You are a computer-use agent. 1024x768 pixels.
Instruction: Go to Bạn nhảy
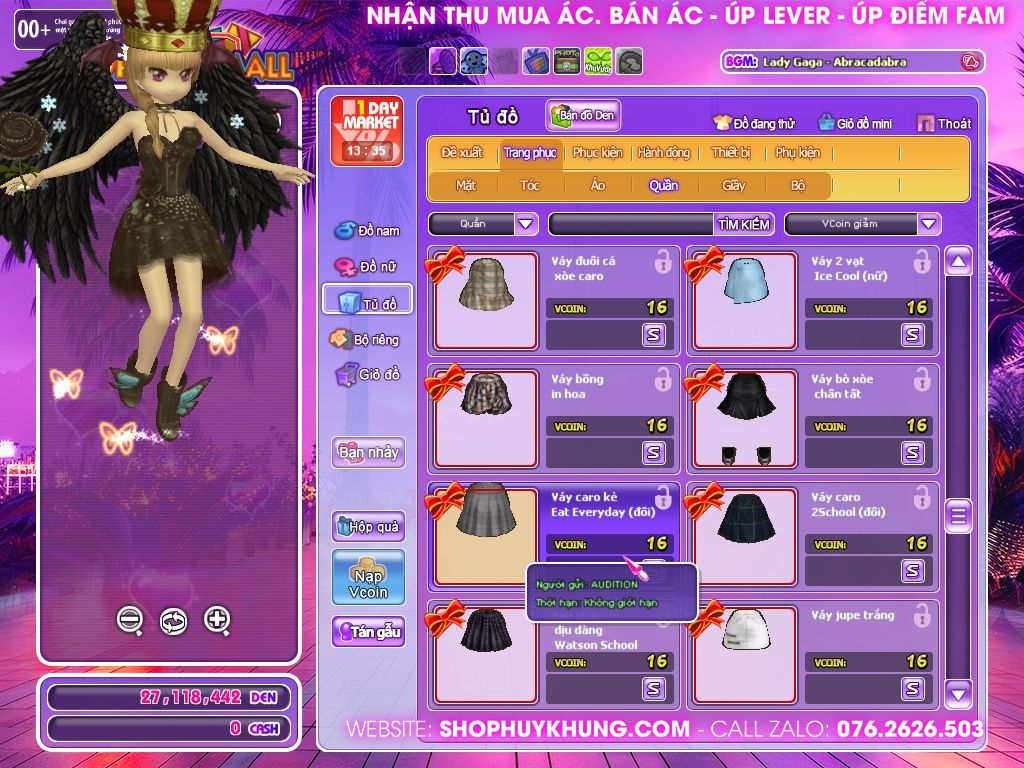(368, 452)
